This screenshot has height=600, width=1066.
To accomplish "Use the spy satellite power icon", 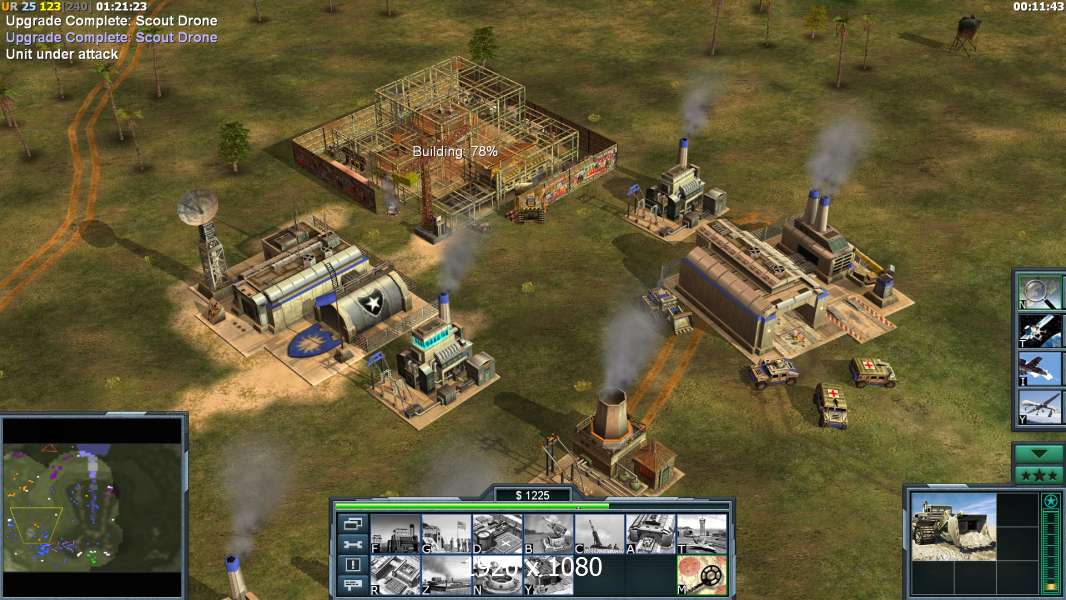I will click(1040, 331).
